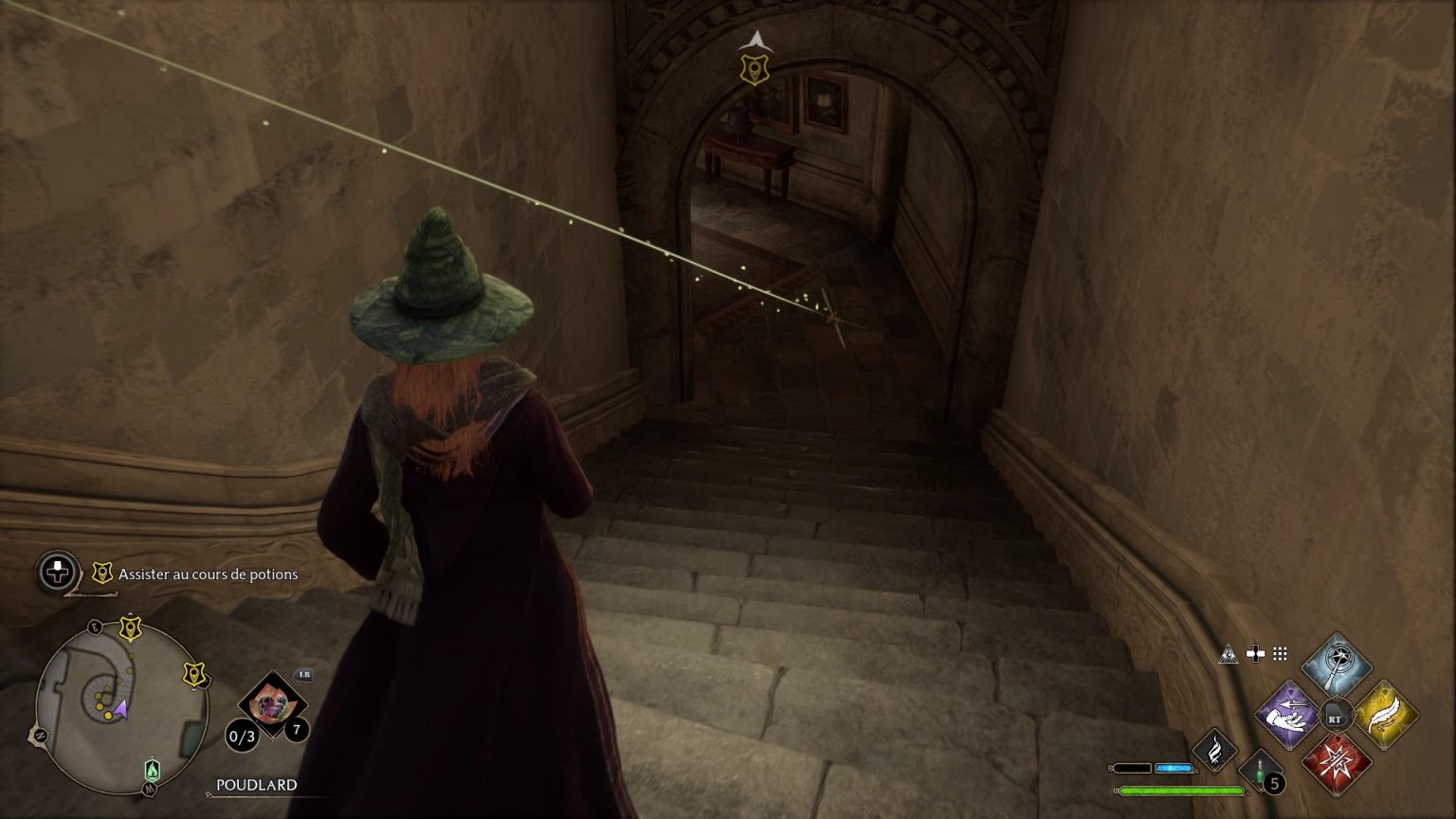
Task: Click the ancient magic flame icon
Action: pyautogui.click(x=1215, y=752)
